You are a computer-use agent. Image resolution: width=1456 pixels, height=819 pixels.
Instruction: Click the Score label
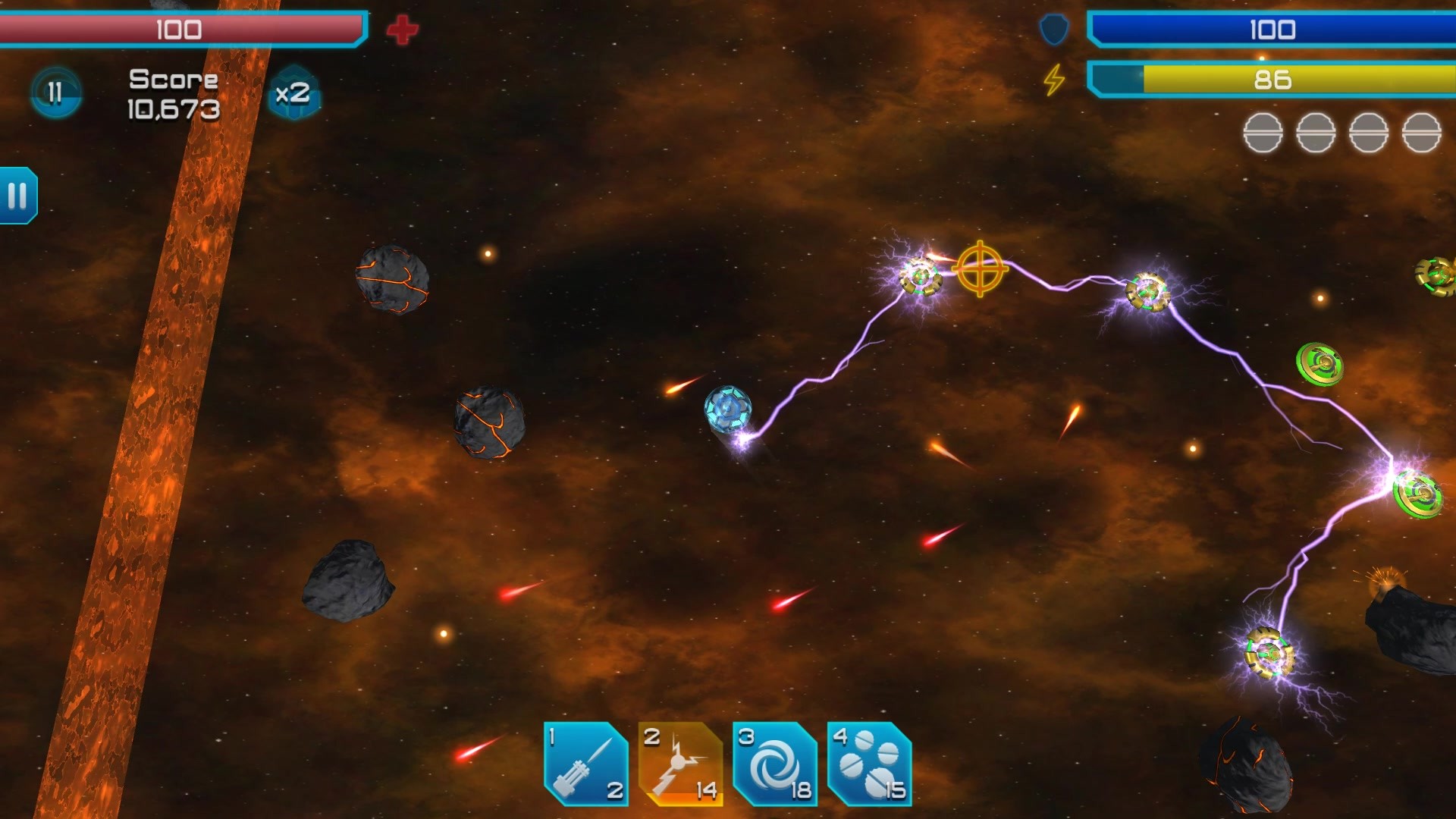coord(172,78)
